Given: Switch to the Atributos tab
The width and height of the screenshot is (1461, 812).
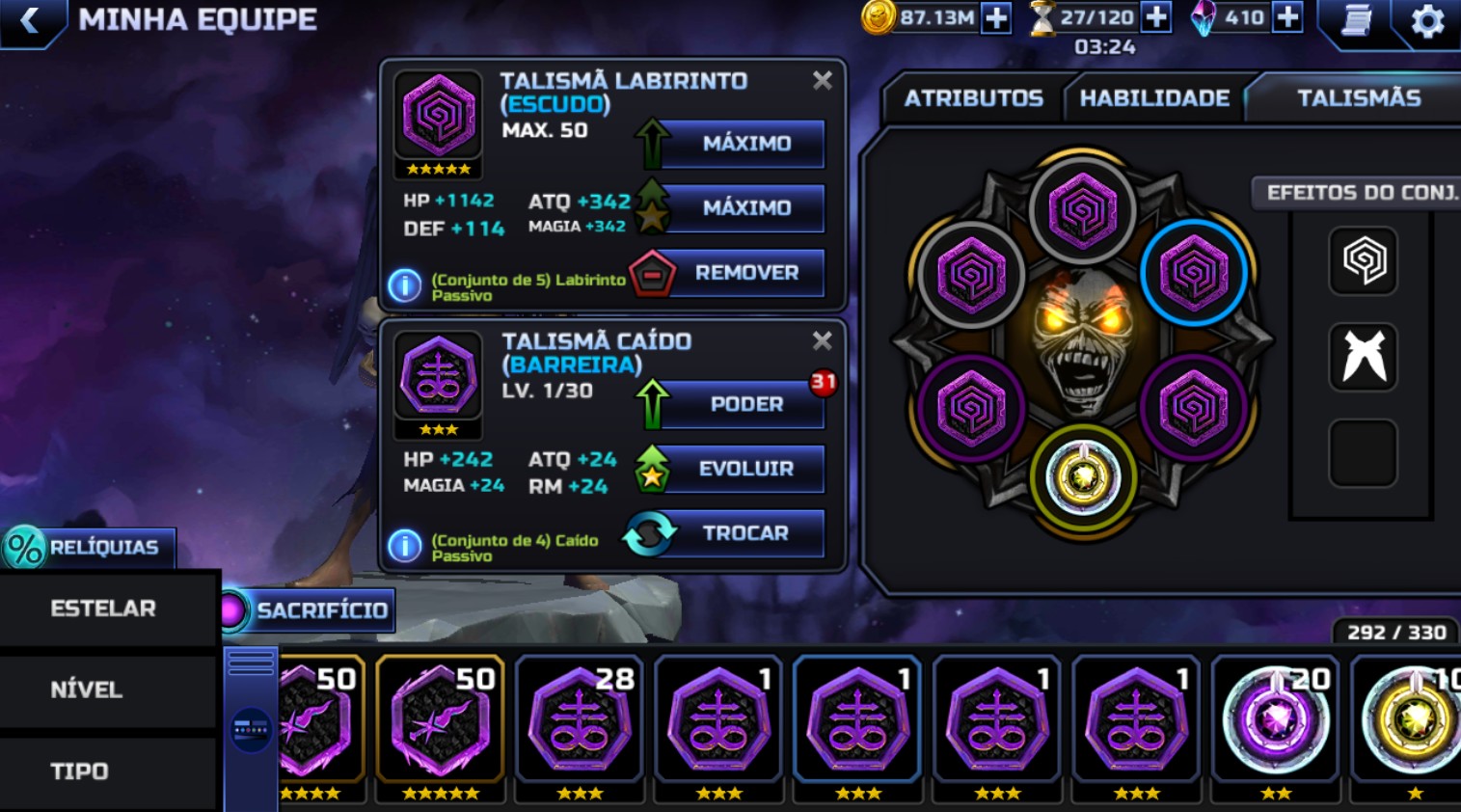Looking at the screenshot, I should 973,98.
